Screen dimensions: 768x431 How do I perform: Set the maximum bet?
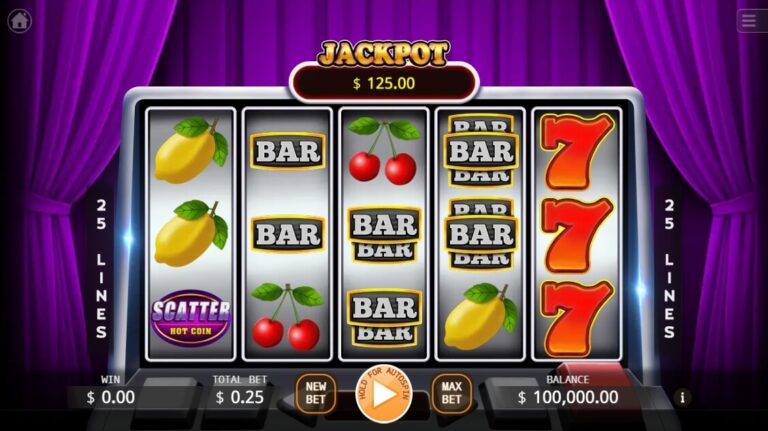(451, 394)
